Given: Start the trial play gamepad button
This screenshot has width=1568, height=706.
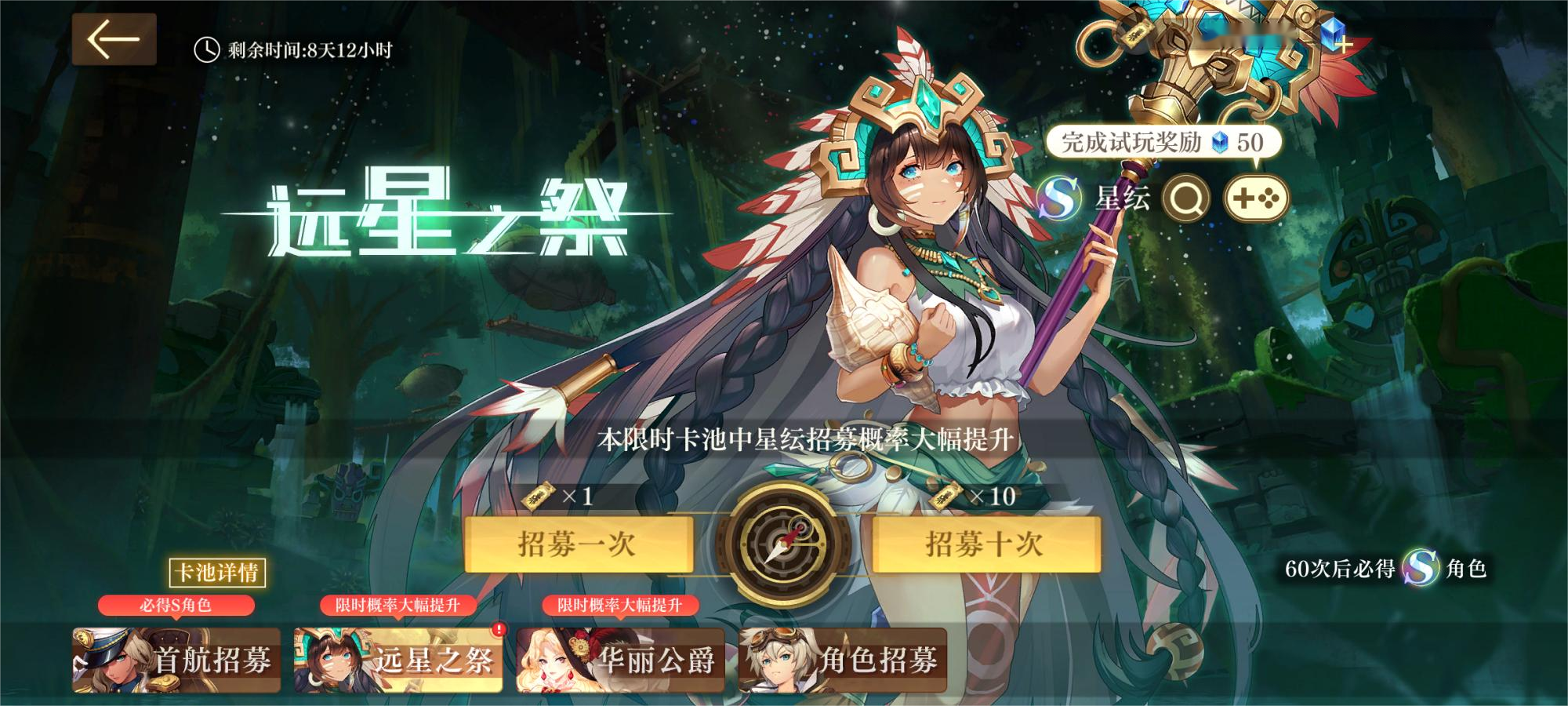Looking at the screenshot, I should pos(1256,198).
